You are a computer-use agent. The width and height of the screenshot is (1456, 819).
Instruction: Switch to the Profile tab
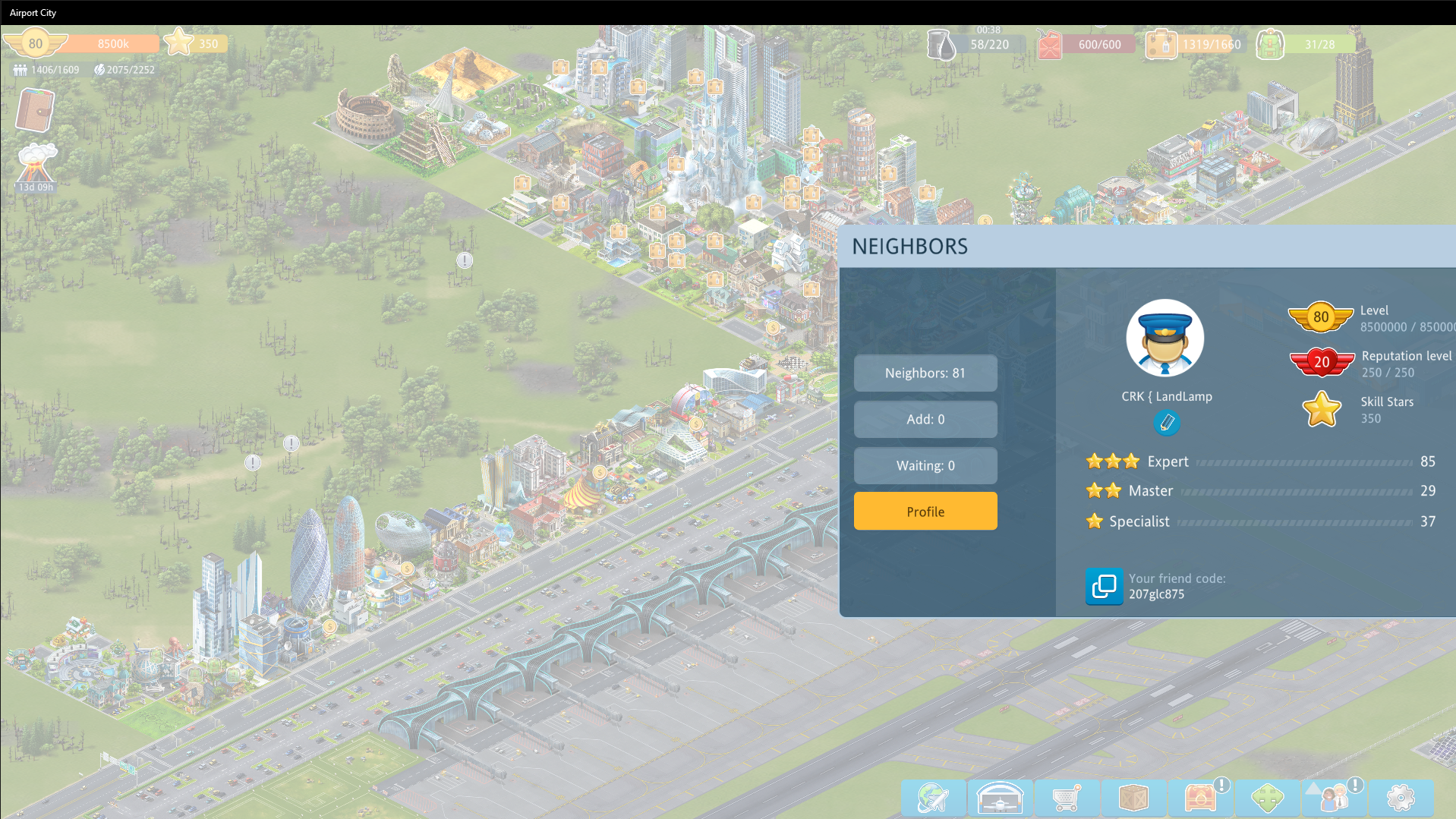925,512
